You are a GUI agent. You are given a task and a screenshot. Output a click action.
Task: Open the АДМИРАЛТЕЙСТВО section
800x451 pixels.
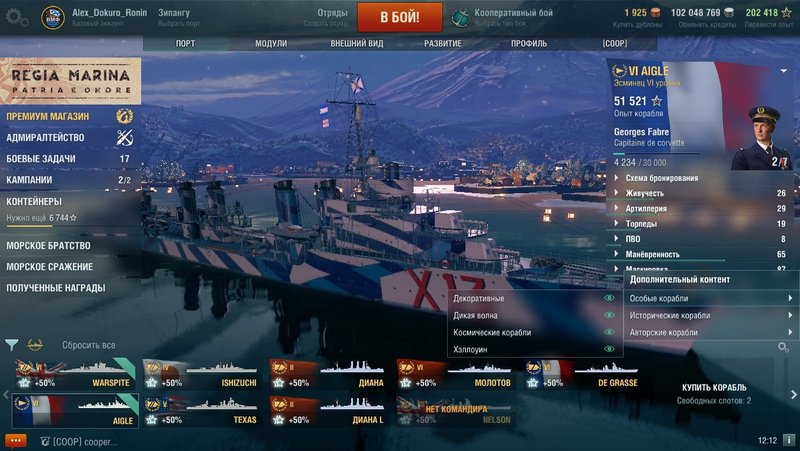click(x=44, y=137)
